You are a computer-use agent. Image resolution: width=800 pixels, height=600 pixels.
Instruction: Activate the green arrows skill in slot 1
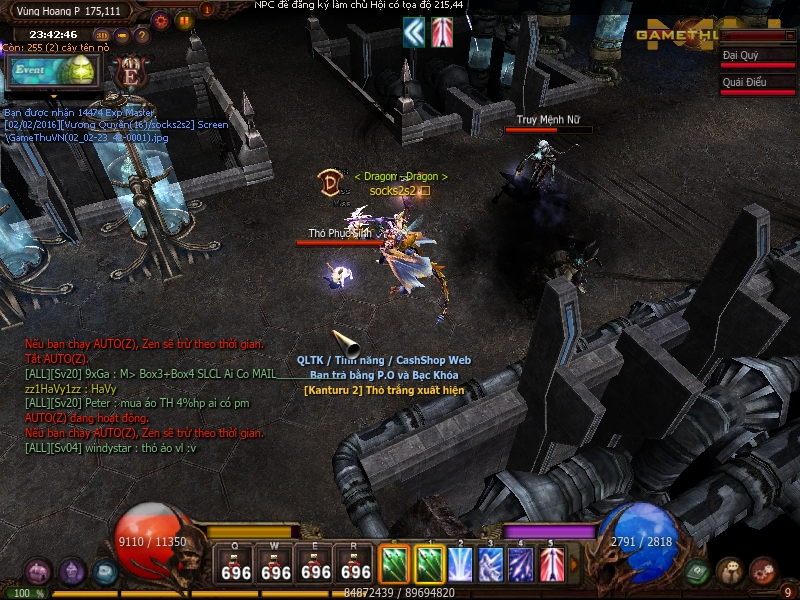coord(429,565)
